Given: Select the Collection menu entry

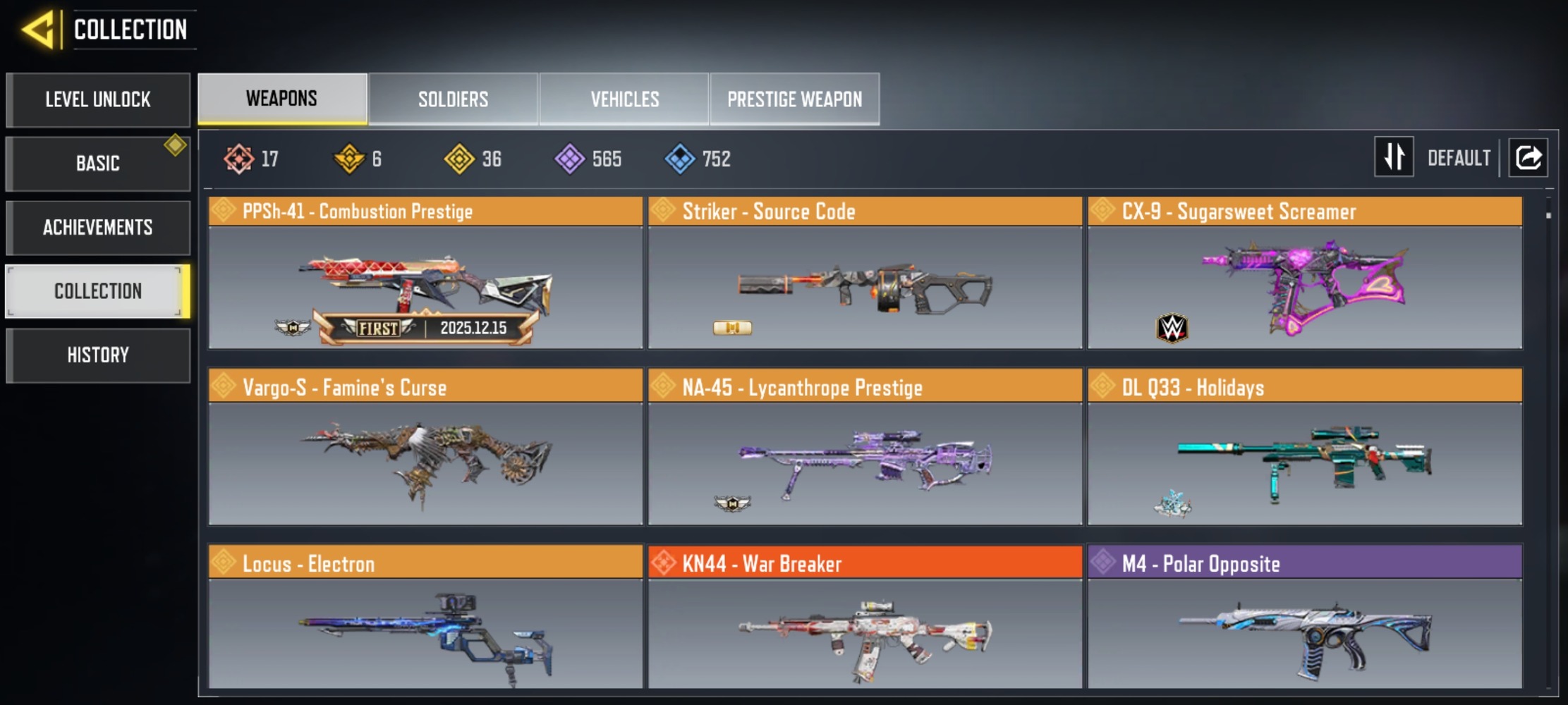Looking at the screenshot, I should click(x=98, y=291).
